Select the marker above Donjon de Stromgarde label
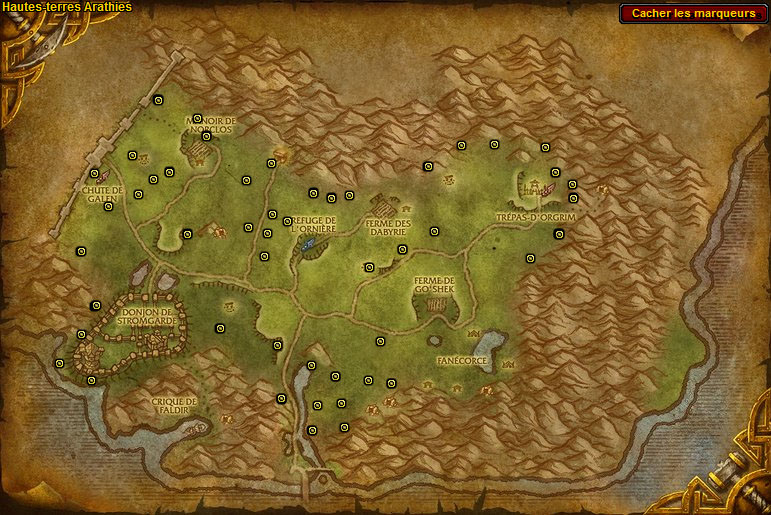Viewport: 771px width, 515px height. (x=96, y=305)
